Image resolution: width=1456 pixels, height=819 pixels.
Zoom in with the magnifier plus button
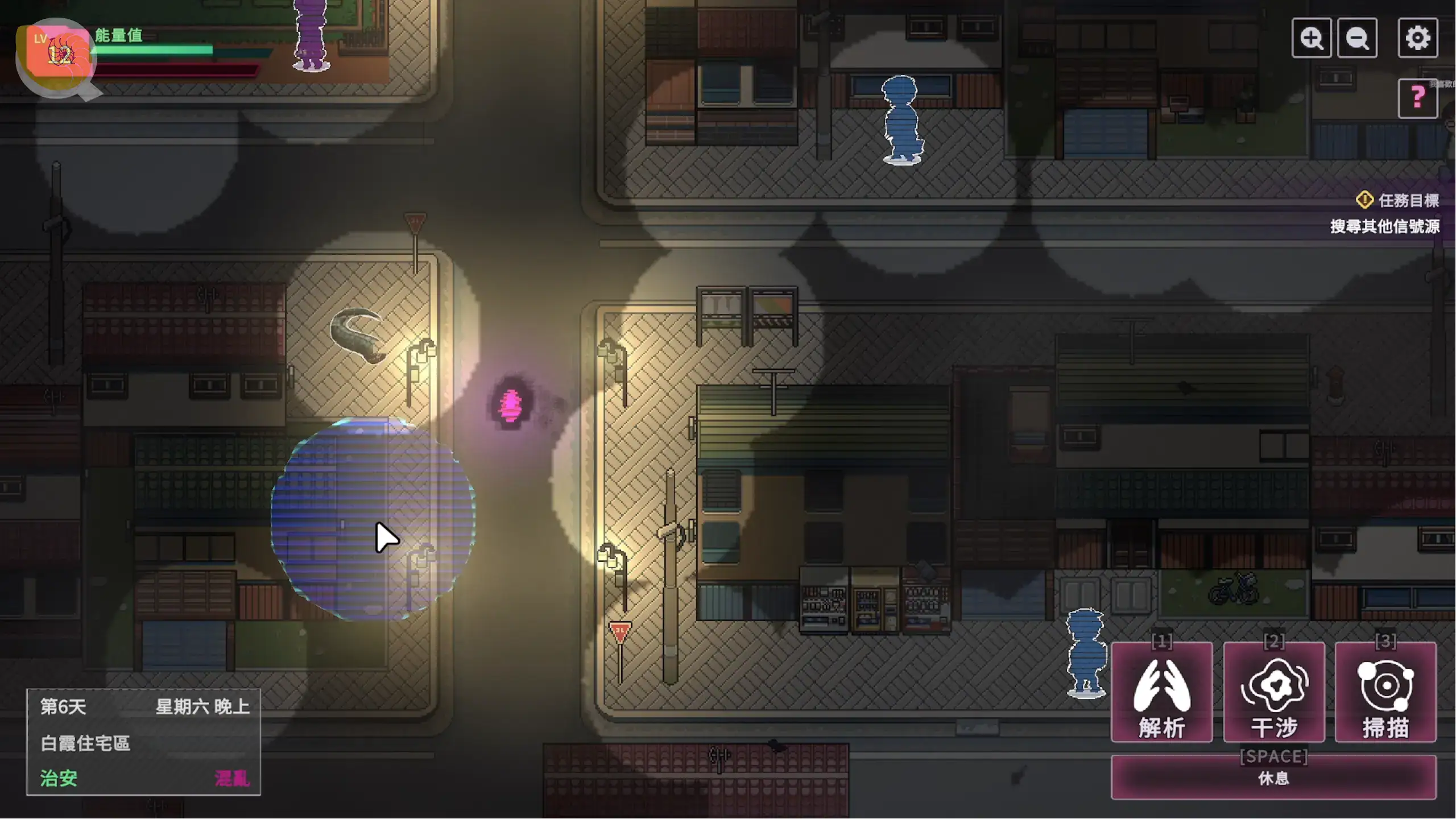click(x=1311, y=38)
